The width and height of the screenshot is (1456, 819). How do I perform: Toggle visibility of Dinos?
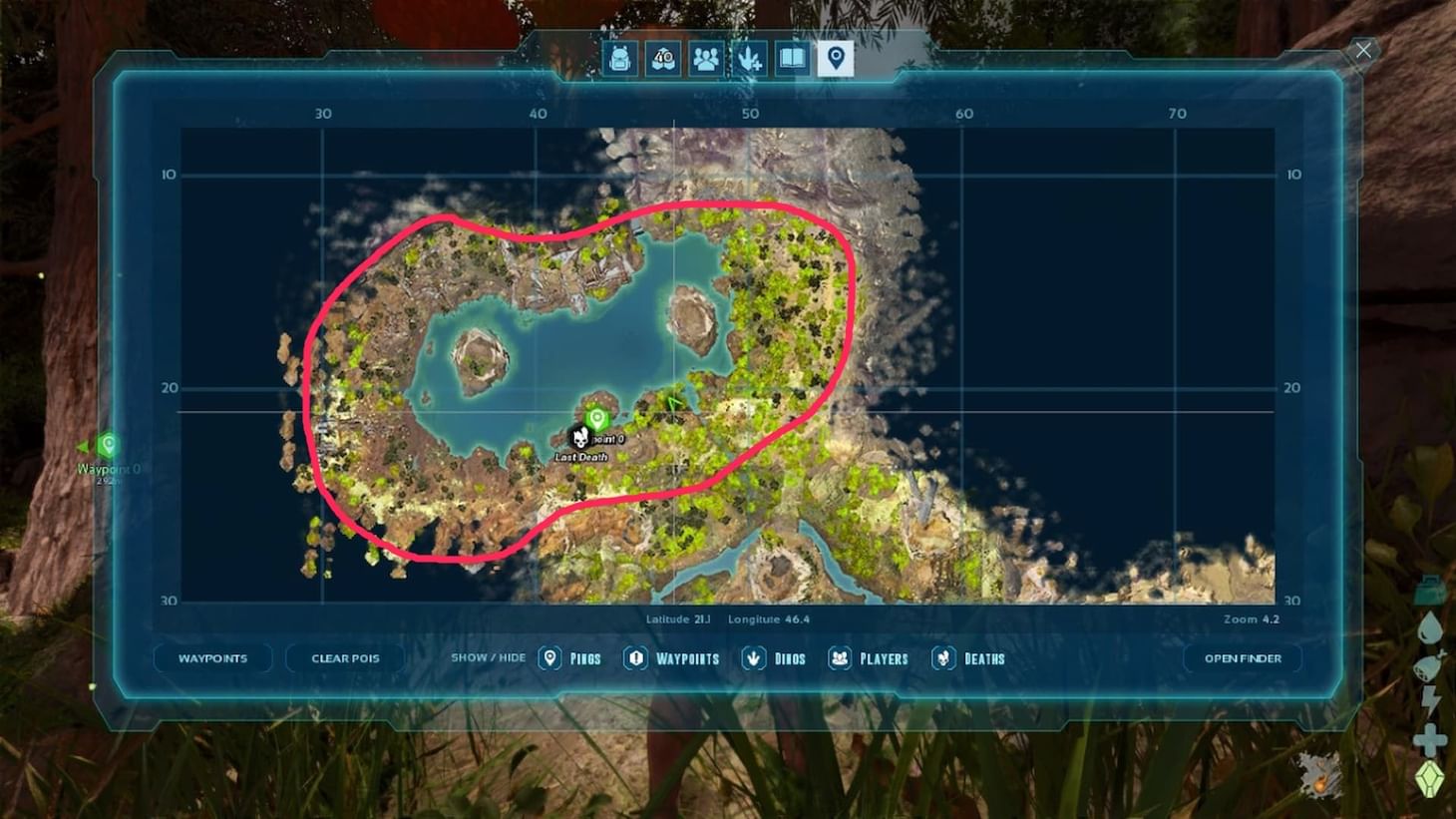[753, 658]
